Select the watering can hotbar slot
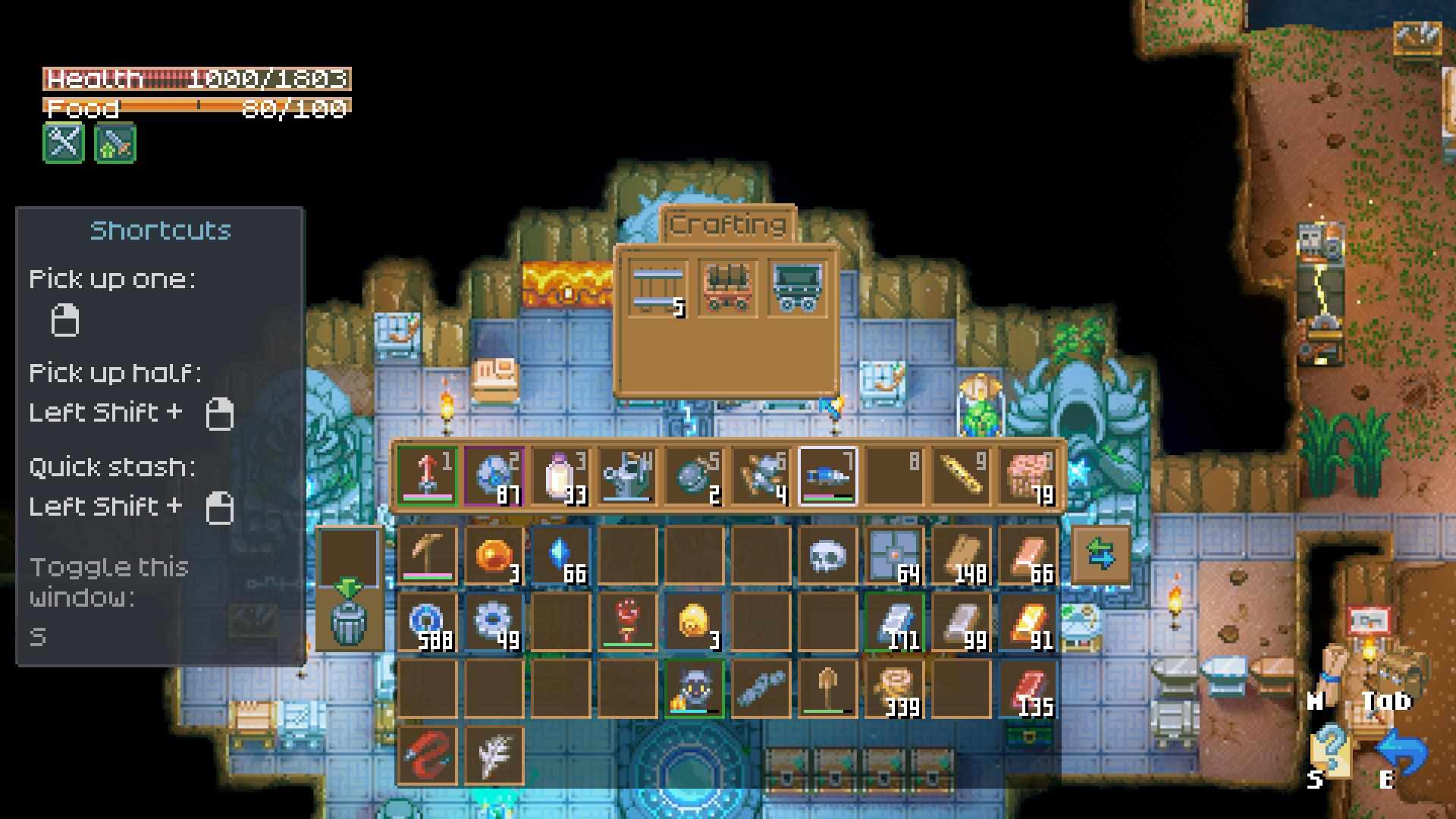 click(x=627, y=476)
